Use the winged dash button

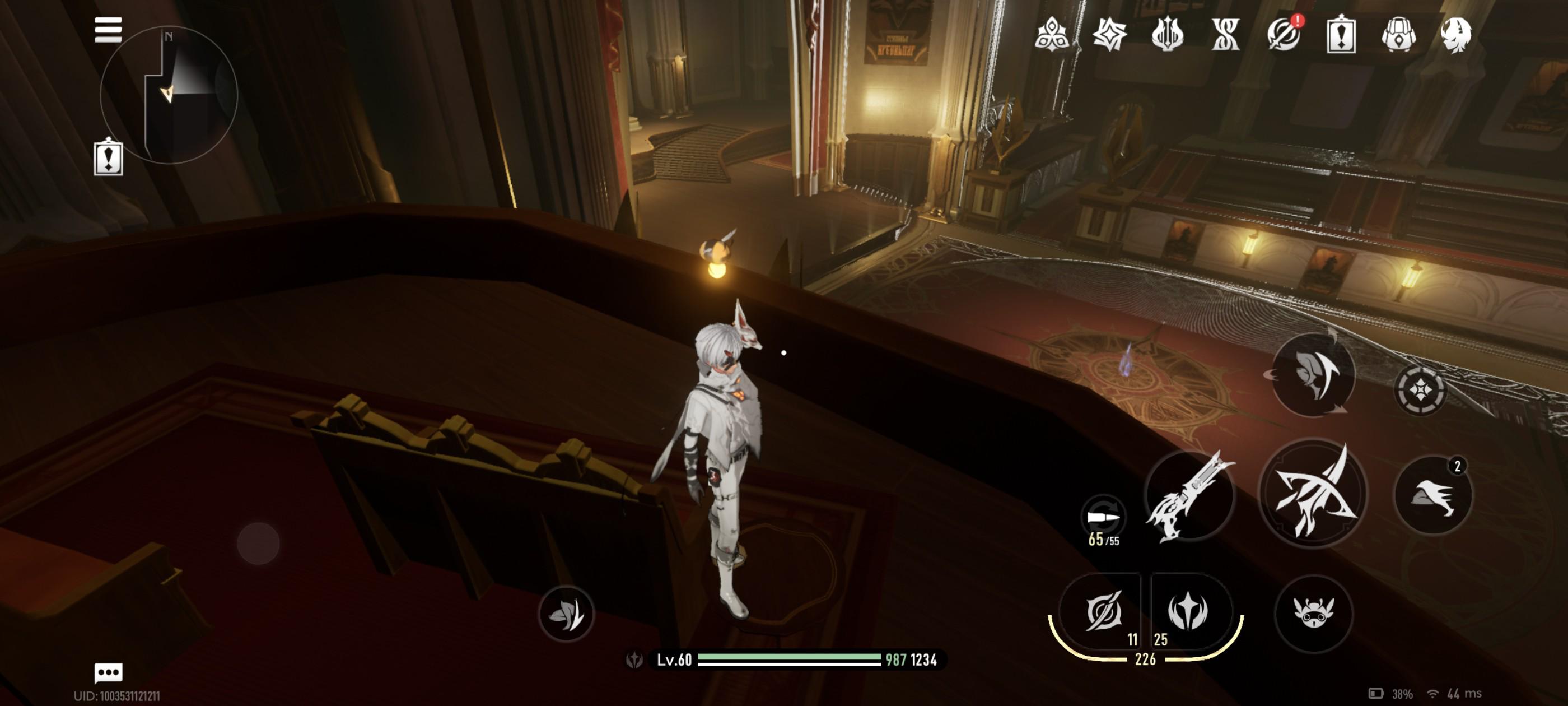click(x=1433, y=496)
